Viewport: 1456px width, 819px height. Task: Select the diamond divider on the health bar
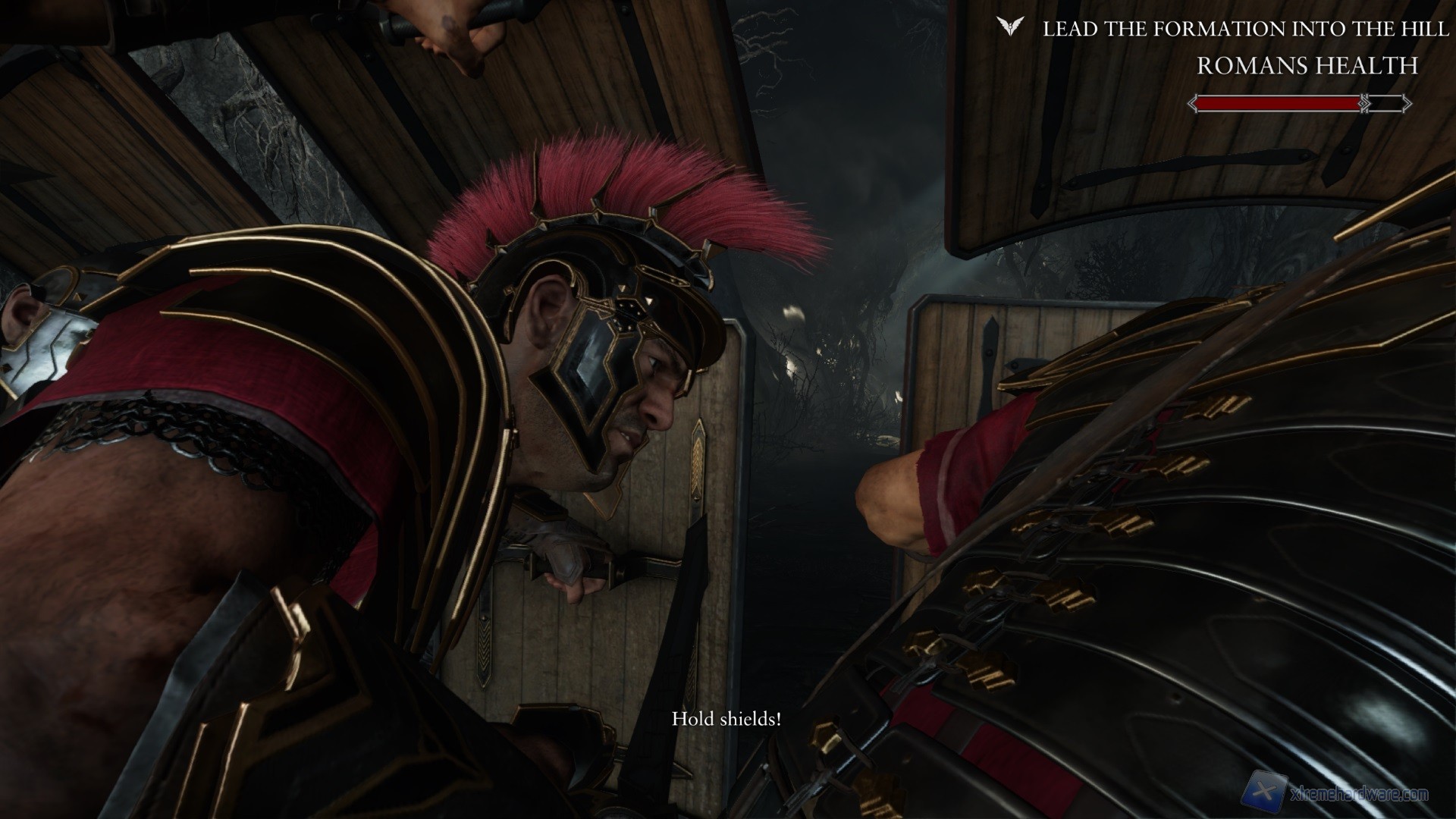[1363, 102]
